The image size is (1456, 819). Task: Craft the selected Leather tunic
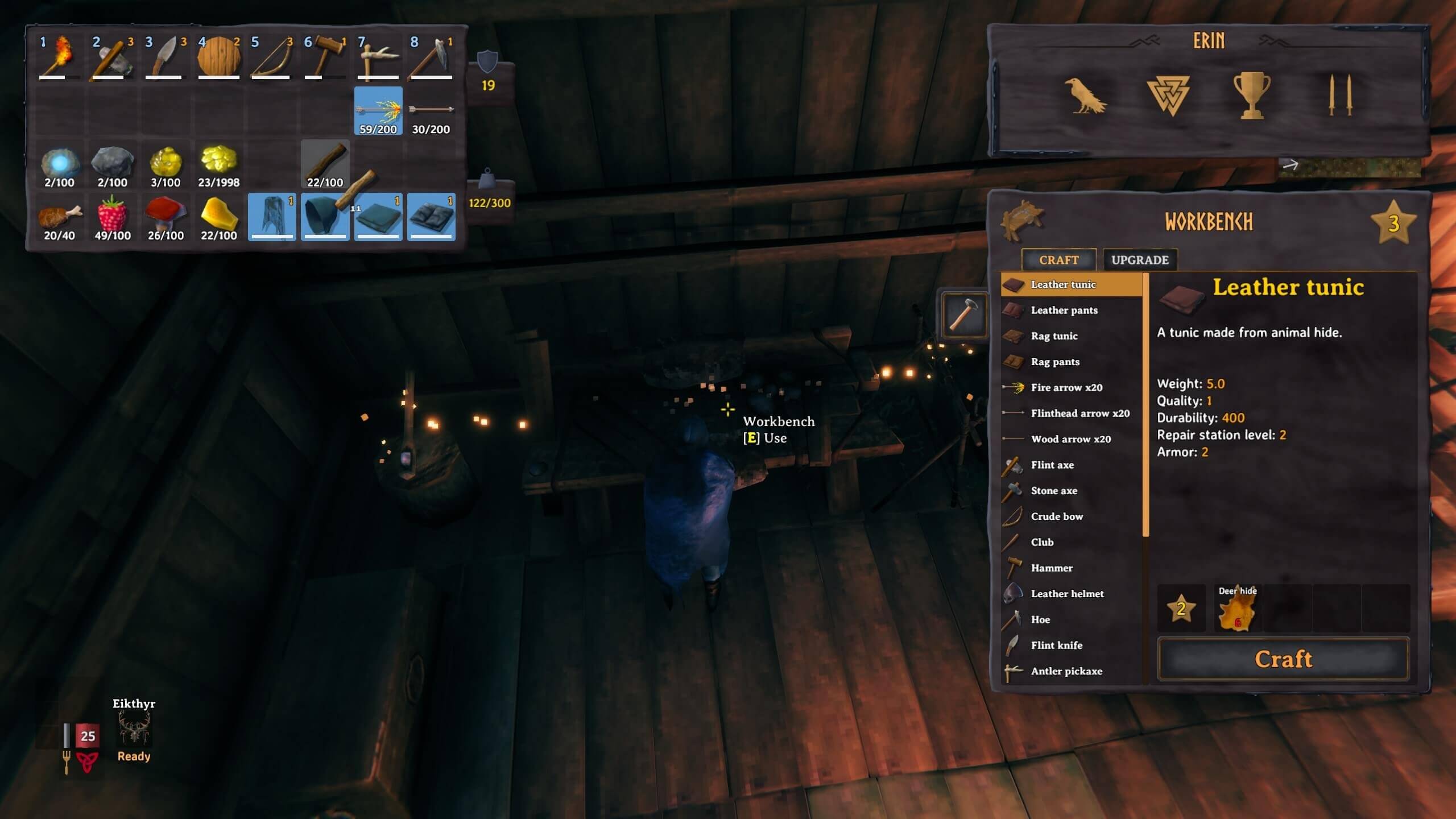point(1283,659)
